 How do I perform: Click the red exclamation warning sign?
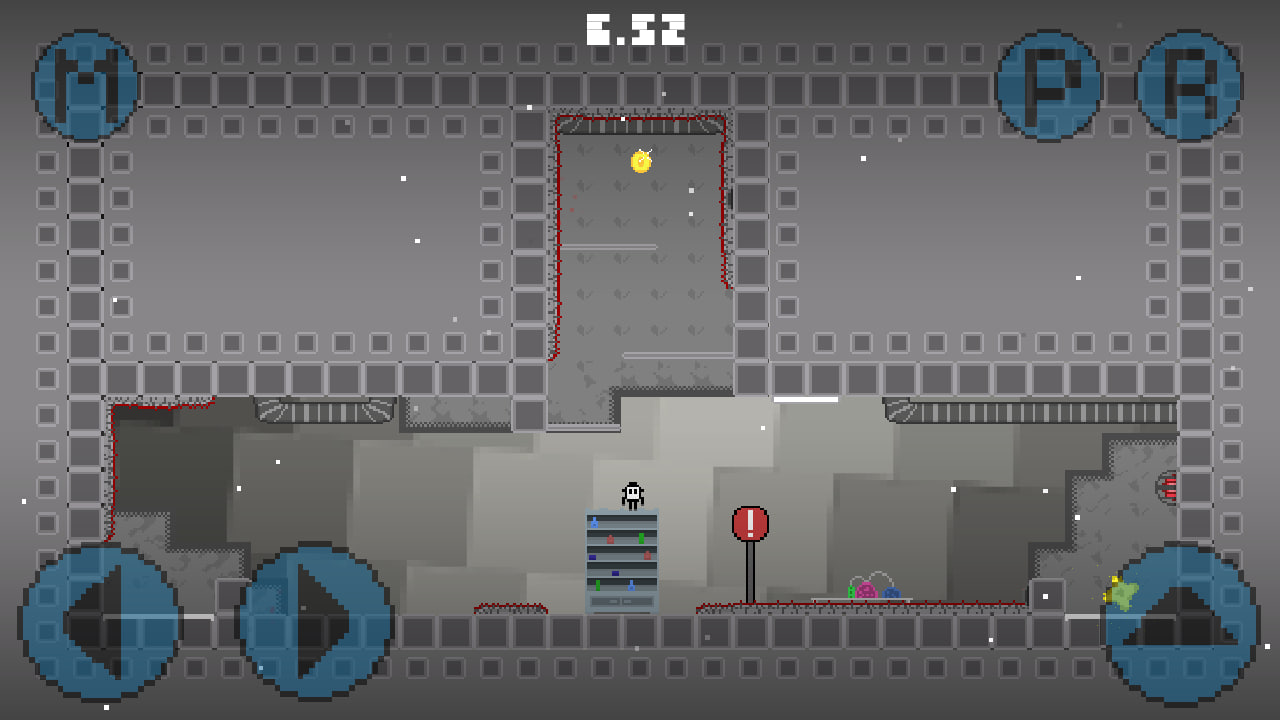(748, 521)
